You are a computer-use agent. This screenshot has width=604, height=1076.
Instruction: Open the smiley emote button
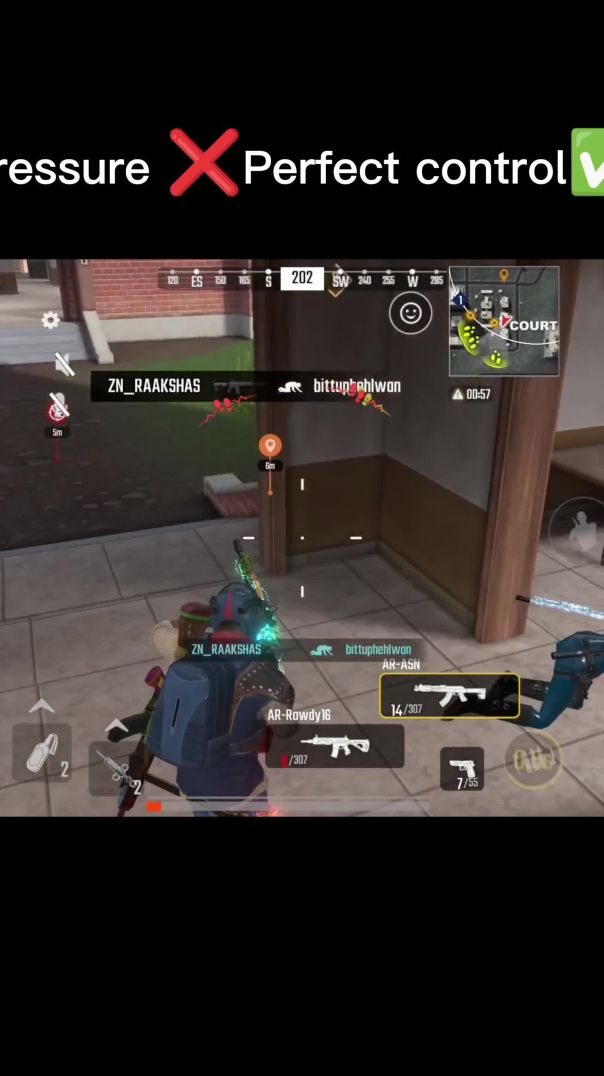410,314
